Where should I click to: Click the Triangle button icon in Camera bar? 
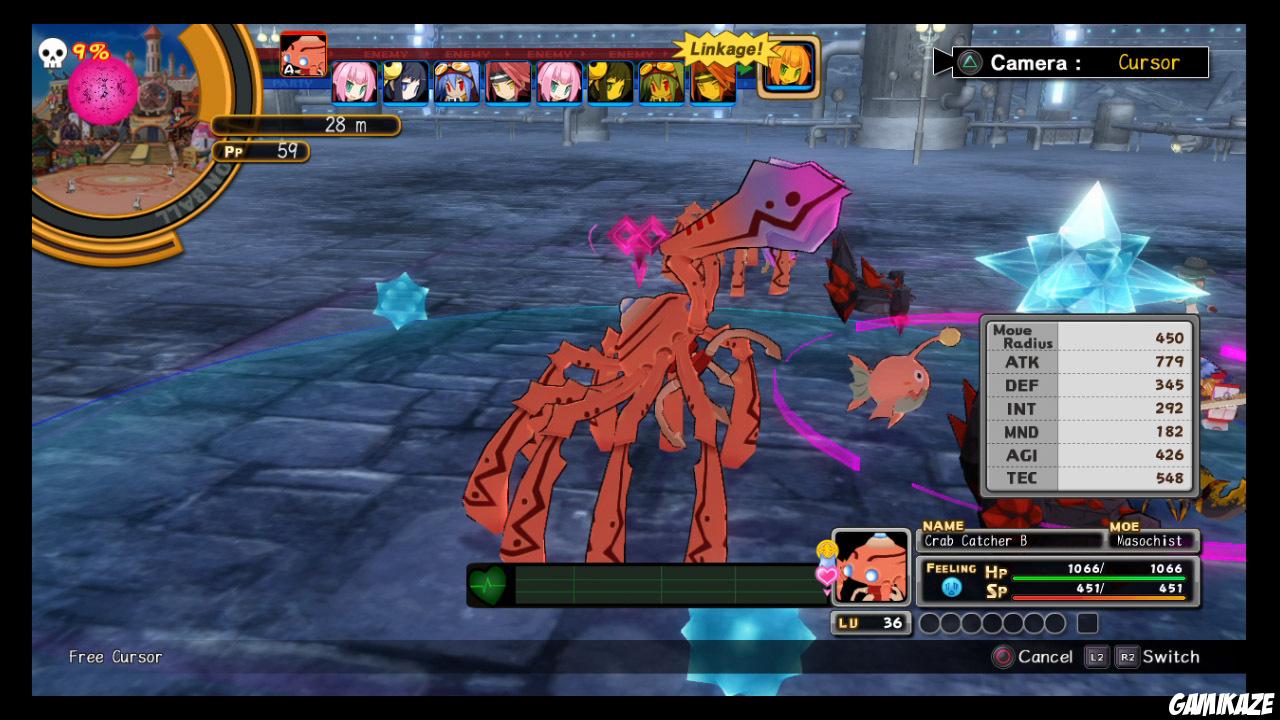[x=969, y=61]
